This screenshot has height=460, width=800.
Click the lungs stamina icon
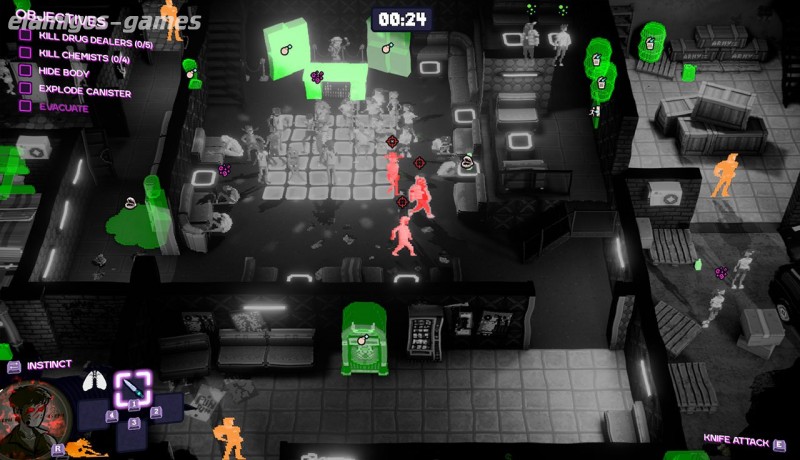(x=97, y=379)
